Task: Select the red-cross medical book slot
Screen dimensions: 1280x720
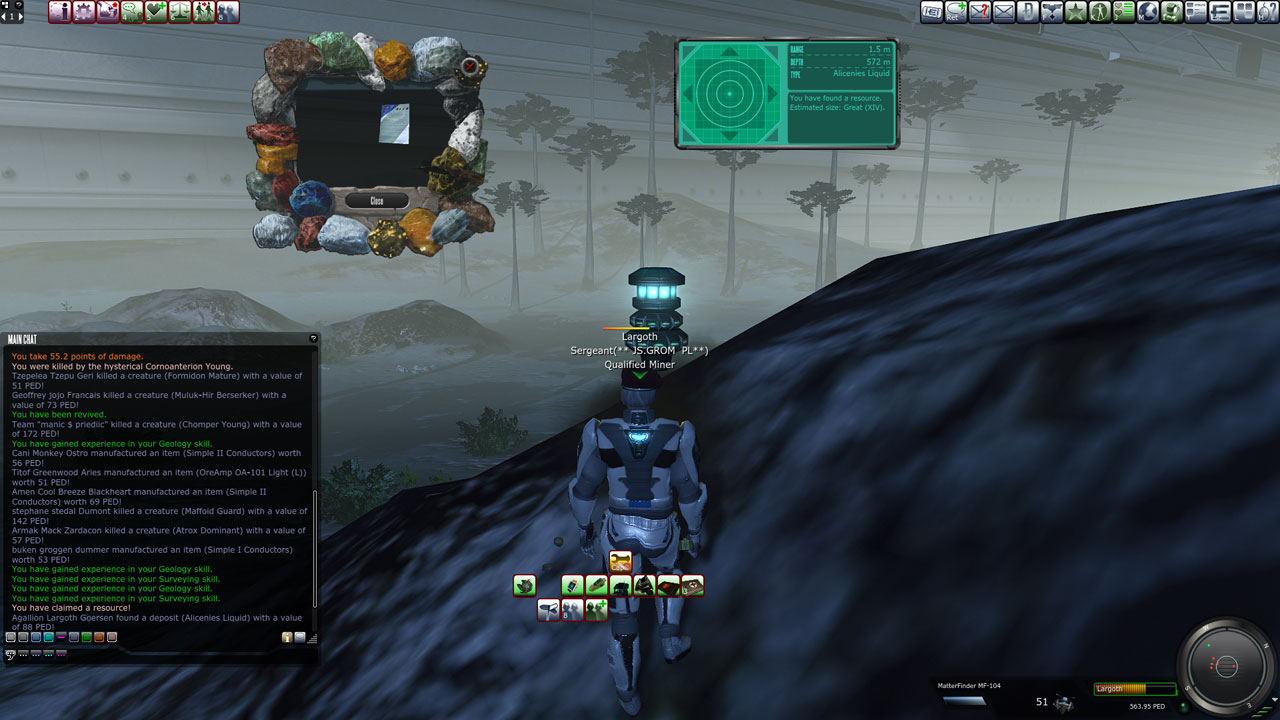Action: [x=692, y=586]
